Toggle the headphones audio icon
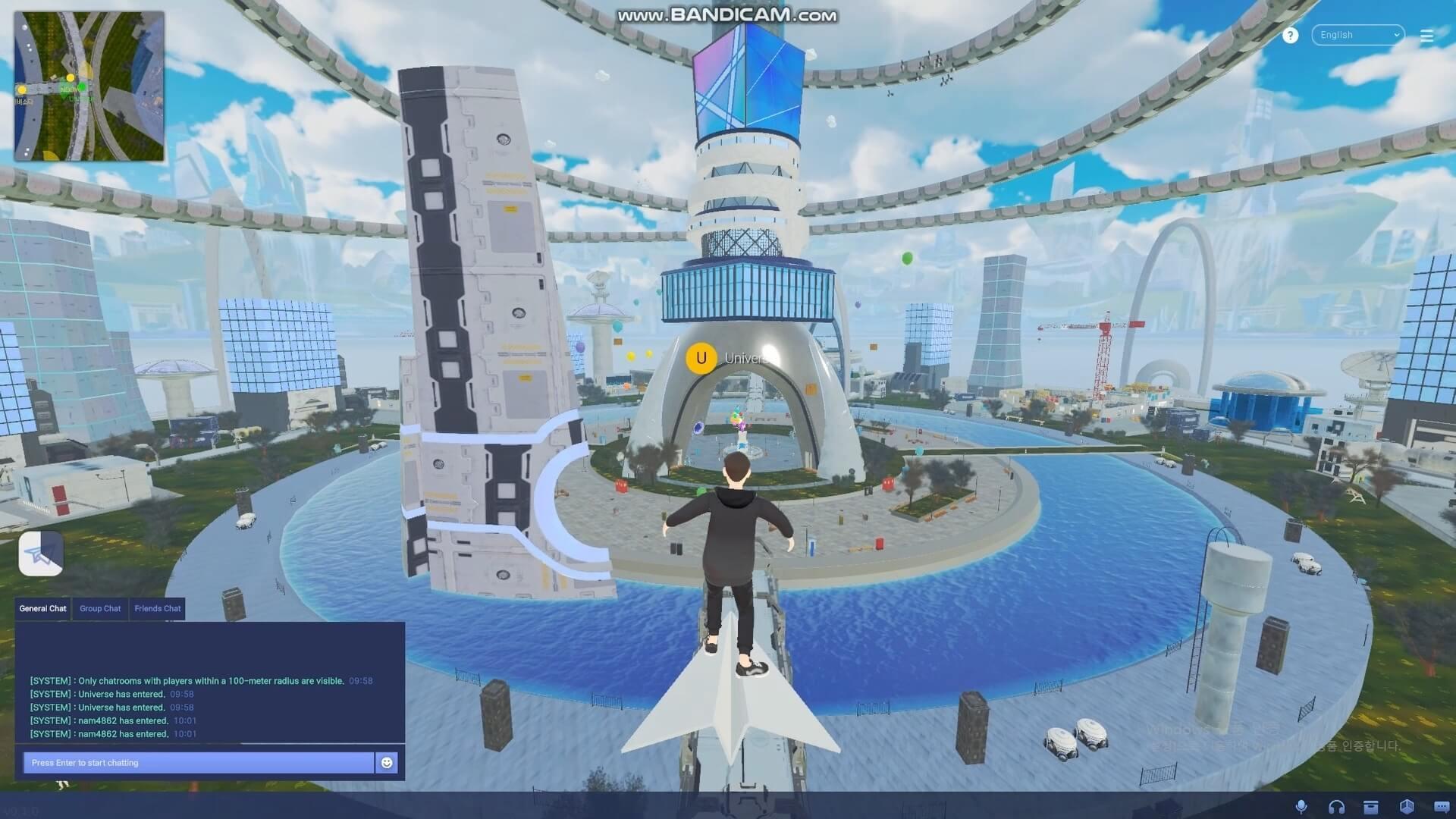The width and height of the screenshot is (1456, 819). click(x=1336, y=807)
